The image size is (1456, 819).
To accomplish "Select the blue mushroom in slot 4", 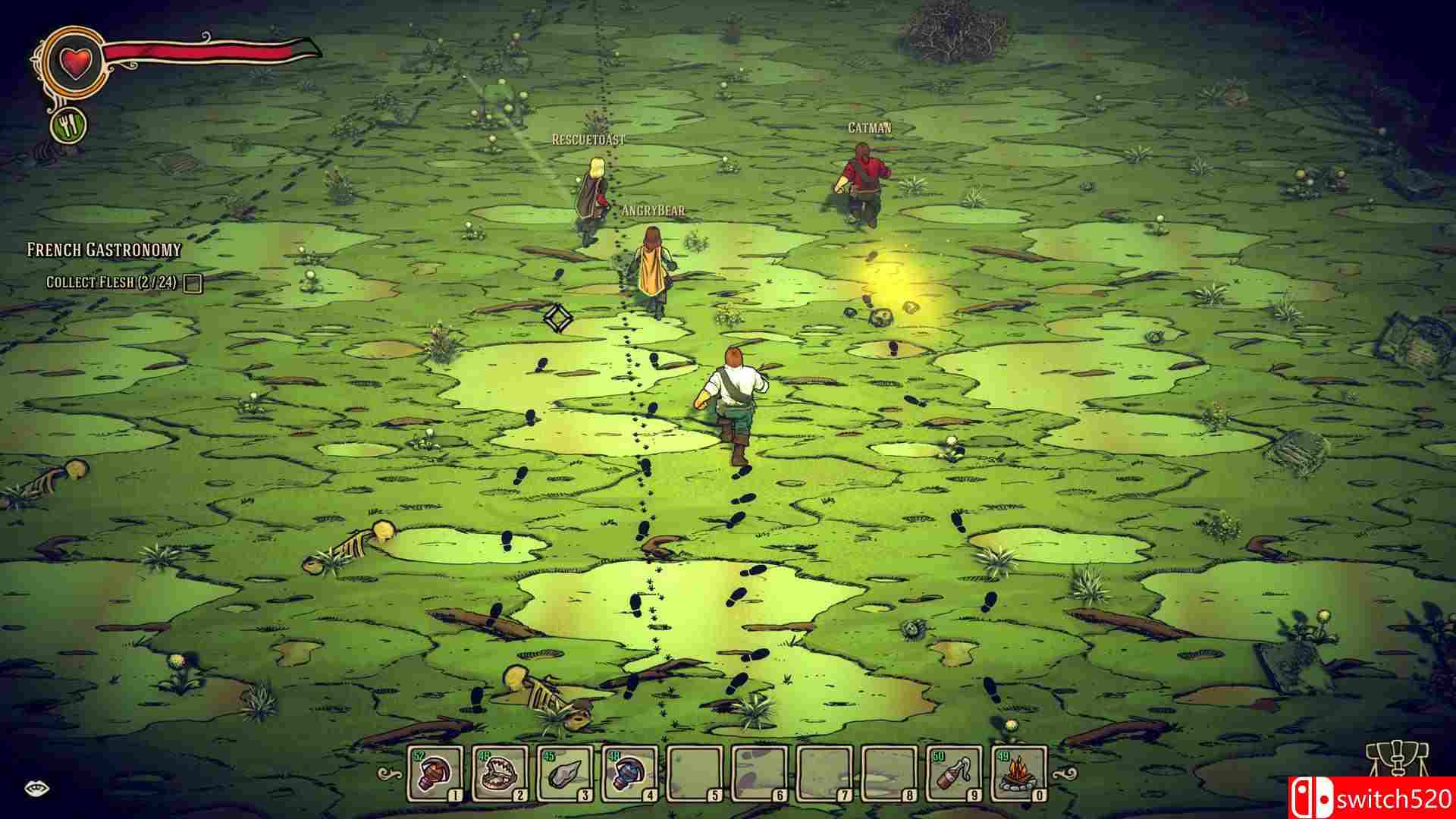I will click(630, 774).
